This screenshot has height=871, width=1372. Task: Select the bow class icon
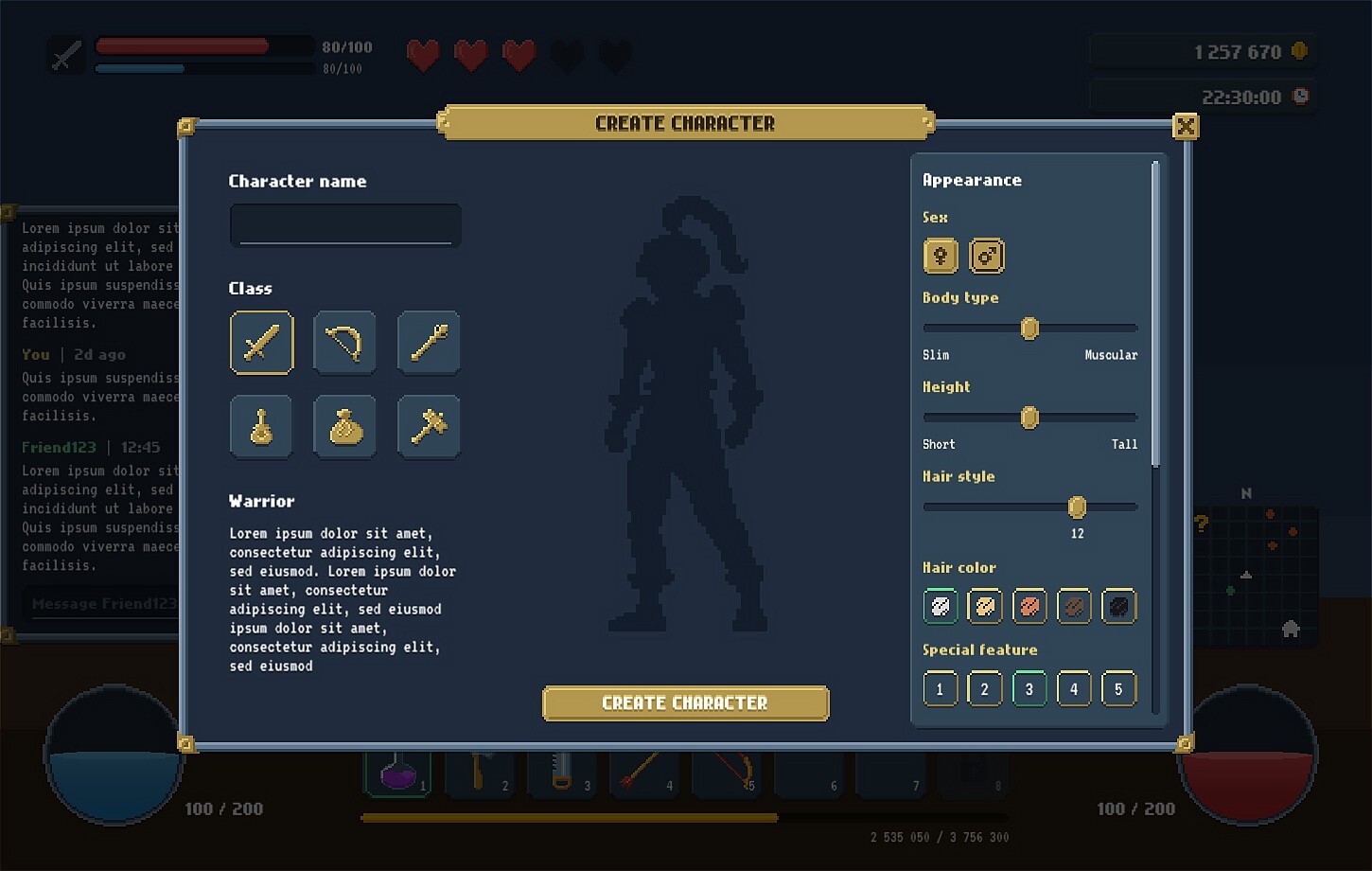[x=344, y=343]
